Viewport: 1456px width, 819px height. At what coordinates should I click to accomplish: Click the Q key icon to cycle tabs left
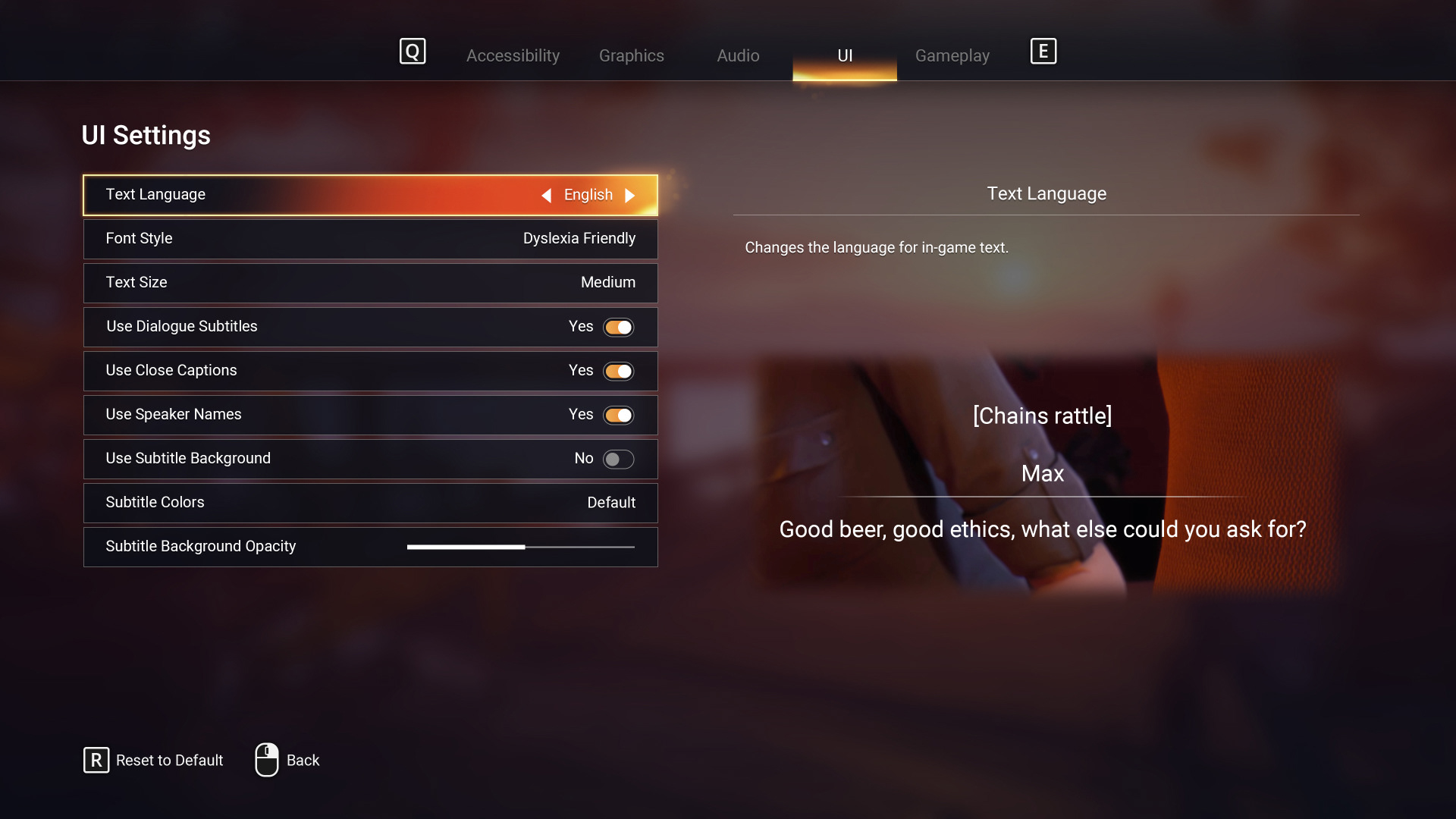click(412, 52)
